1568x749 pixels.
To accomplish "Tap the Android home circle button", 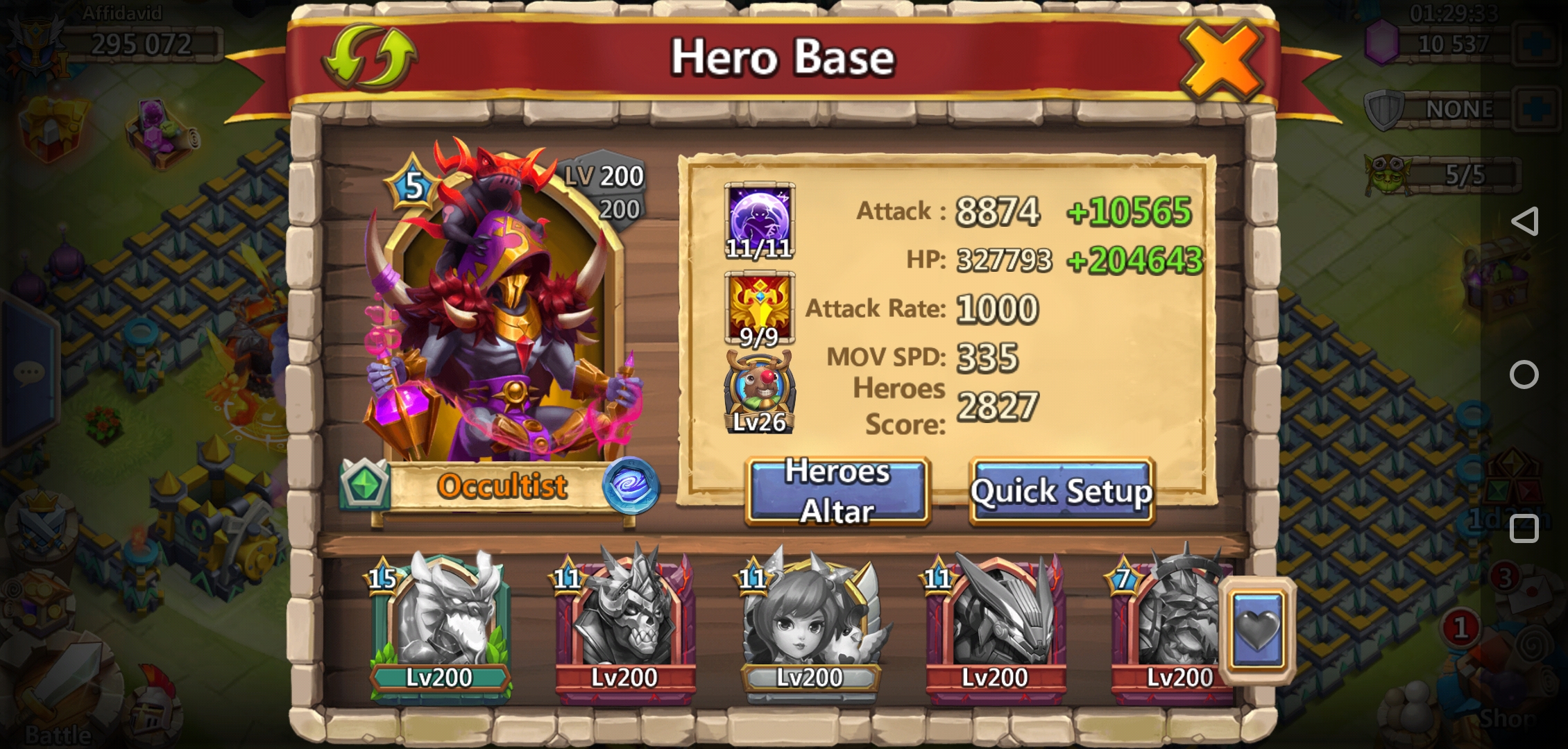I will pos(1524,374).
